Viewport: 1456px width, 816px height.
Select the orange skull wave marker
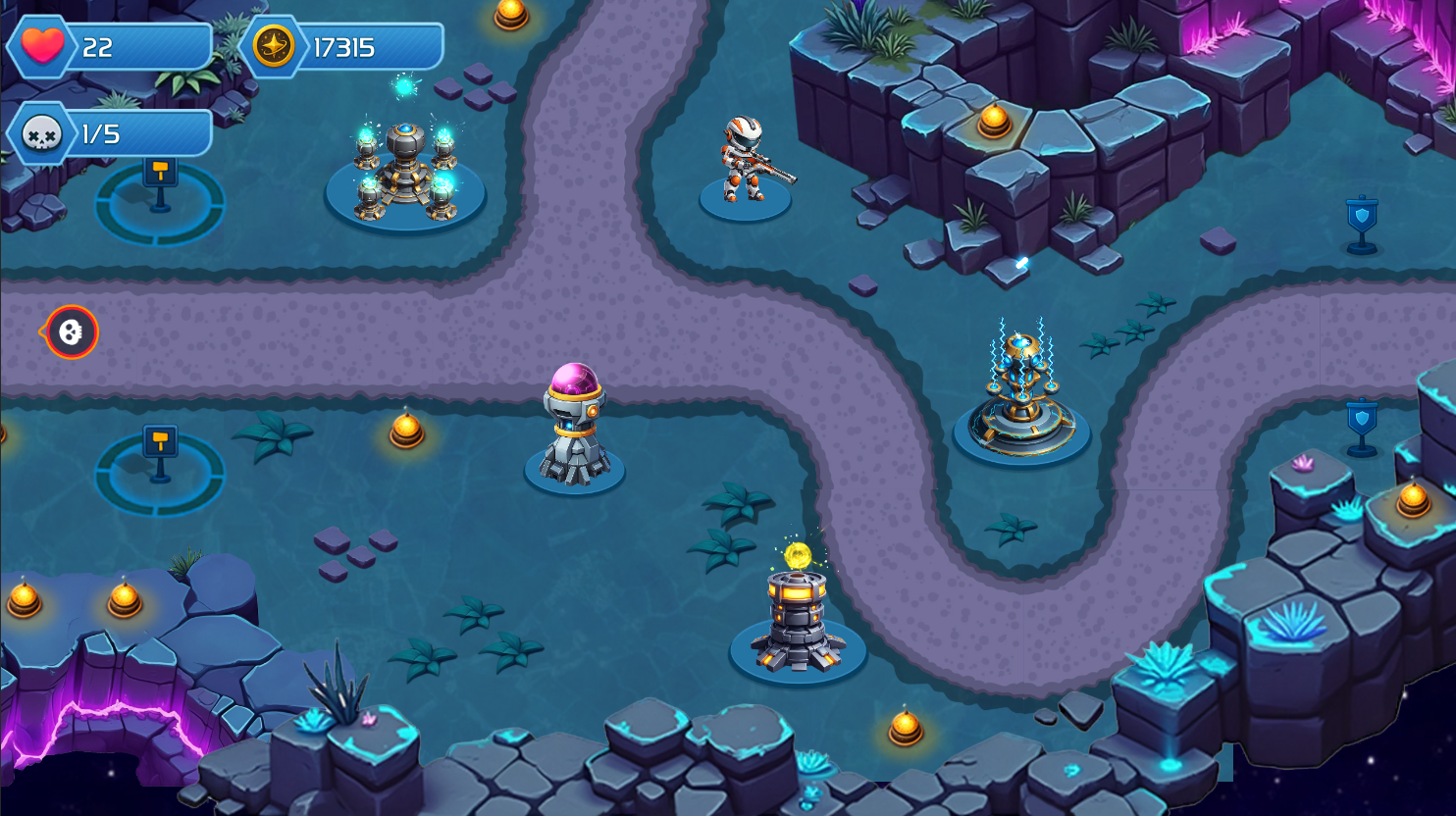(67, 331)
